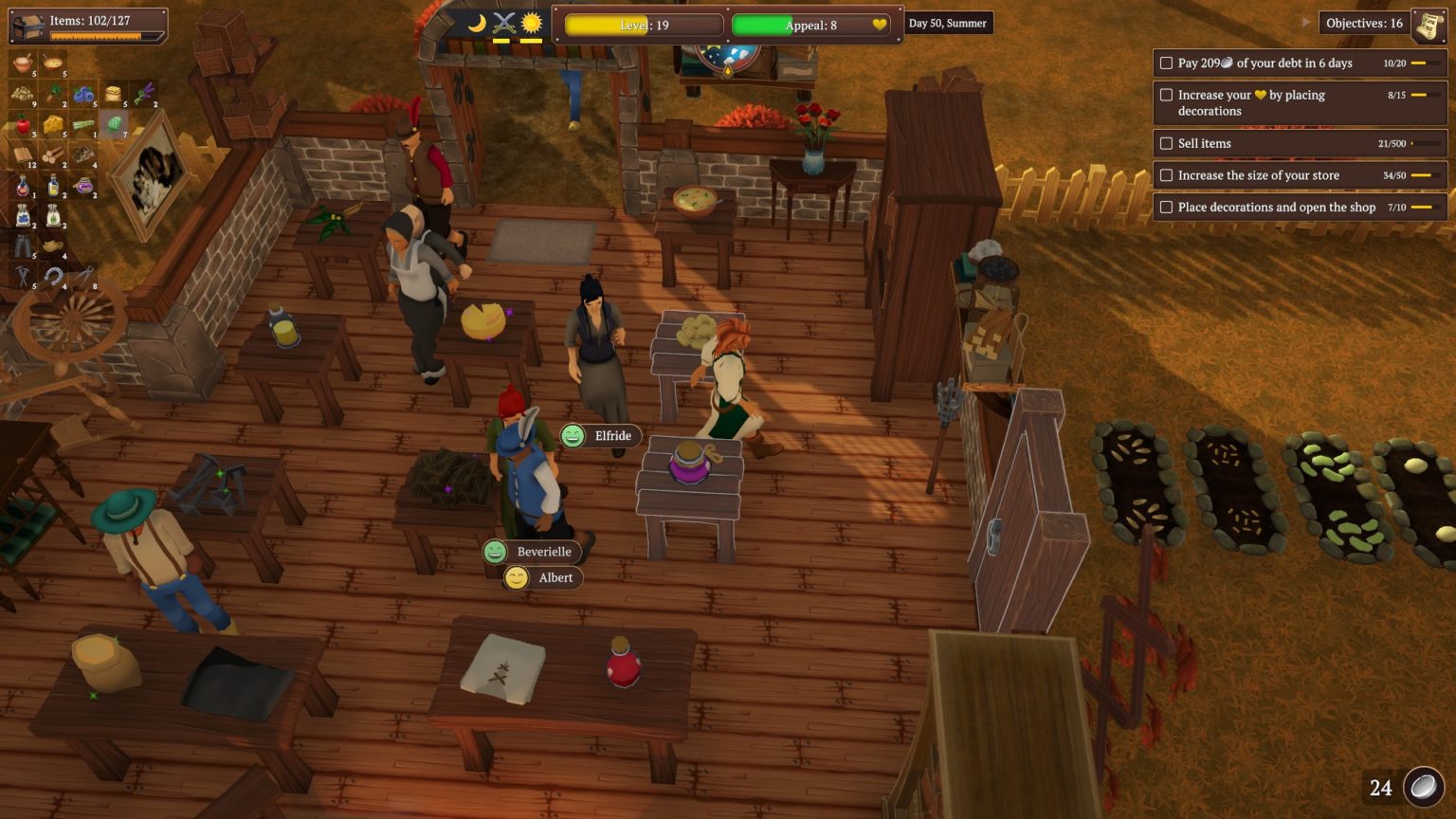1456x819 pixels.
Task: Click the moon night-phase icon
Action: [x=477, y=23]
